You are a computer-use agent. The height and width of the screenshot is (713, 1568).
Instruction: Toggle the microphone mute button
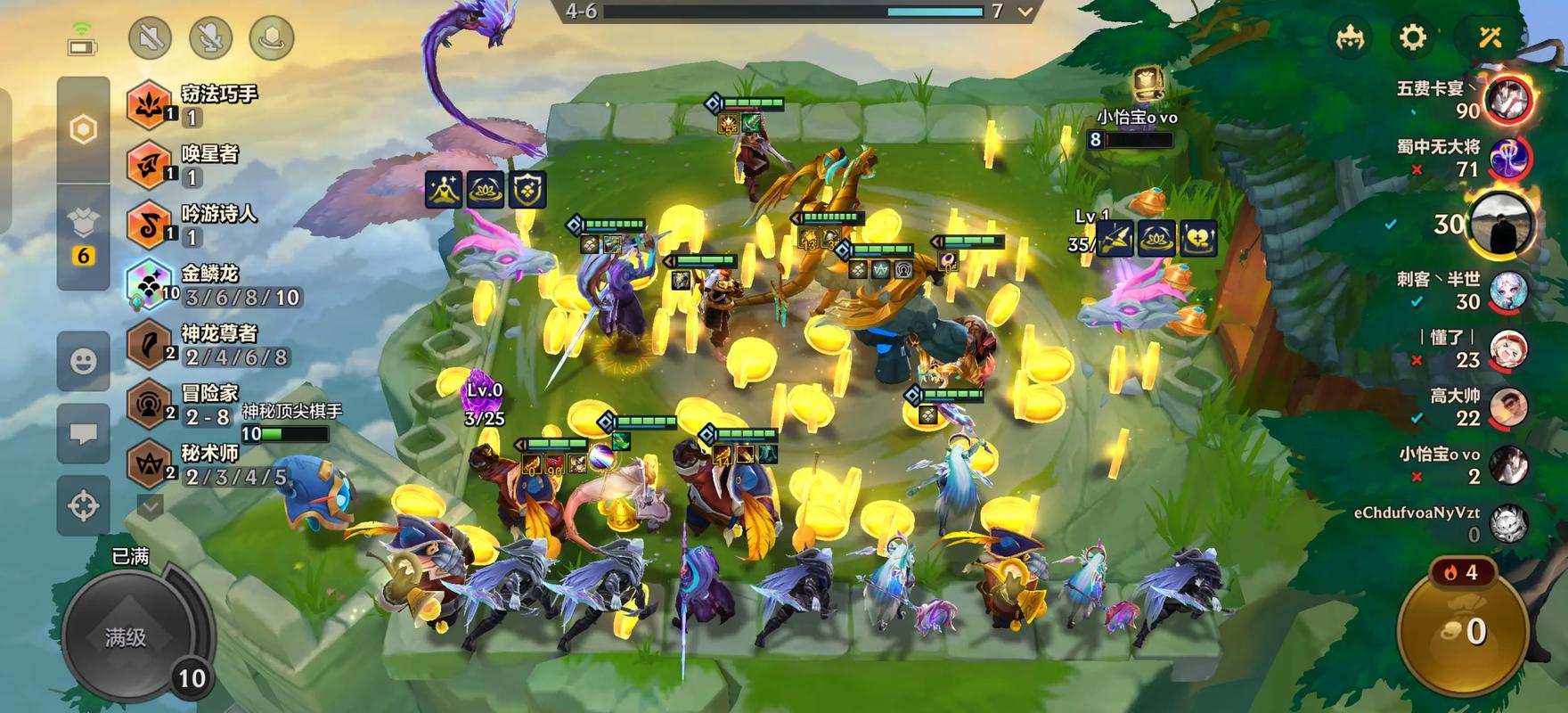[x=211, y=38]
